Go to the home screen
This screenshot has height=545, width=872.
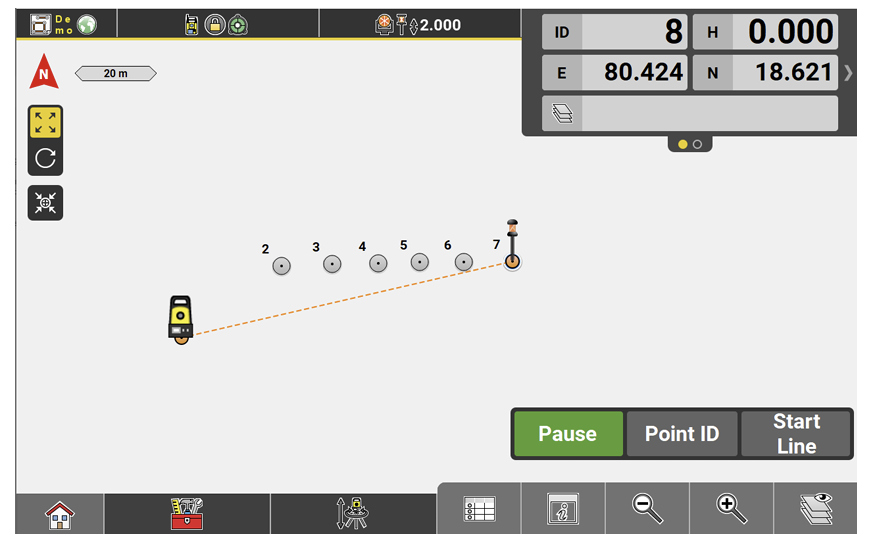[x=60, y=515]
